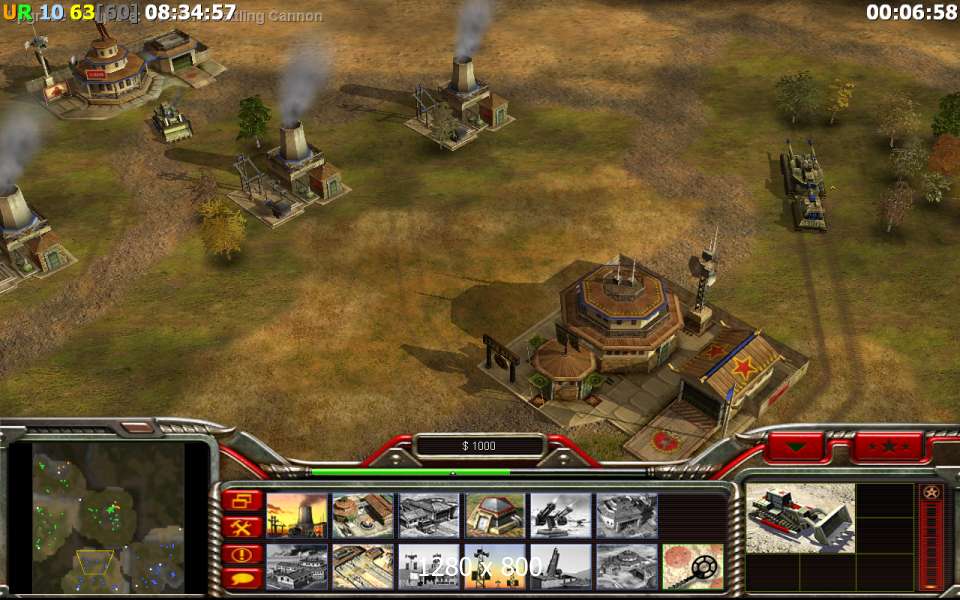Click the selected dozer portrait

pyautogui.click(x=799, y=517)
